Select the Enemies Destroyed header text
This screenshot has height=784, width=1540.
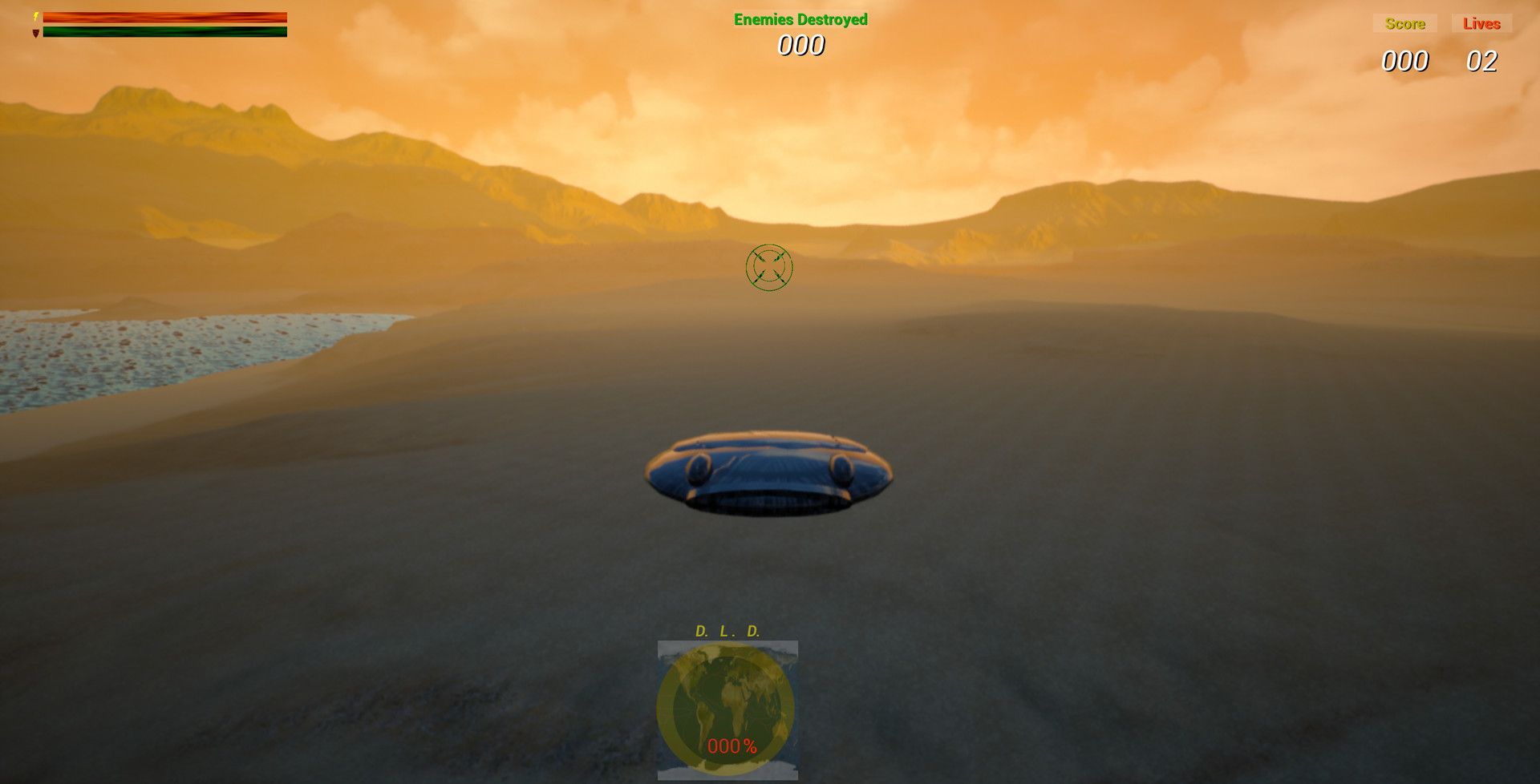point(799,20)
